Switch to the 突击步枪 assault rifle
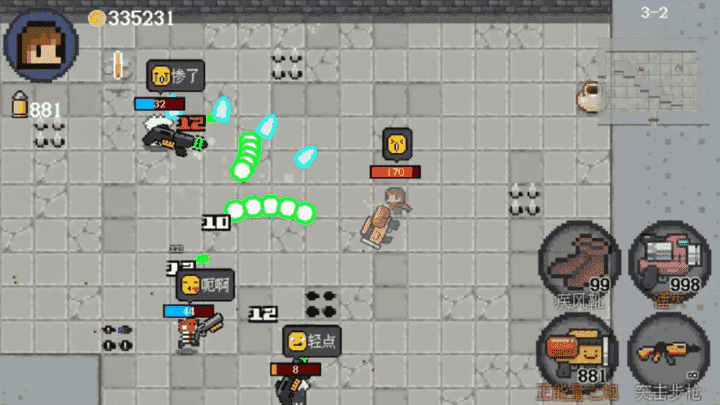 (x=669, y=353)
